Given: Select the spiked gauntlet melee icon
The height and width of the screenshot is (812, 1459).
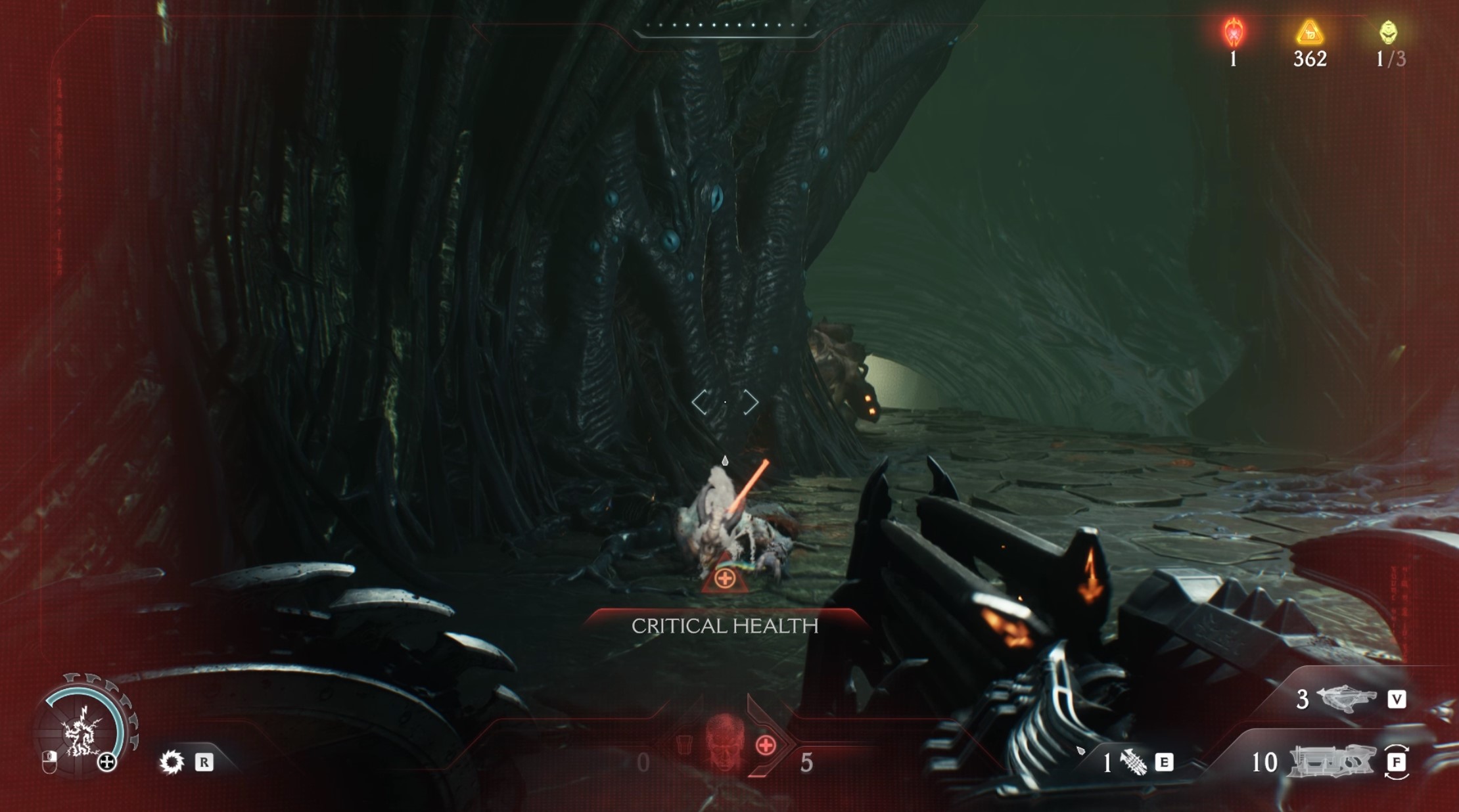Looking at the screenshot, I should (x=1133, y=762).
